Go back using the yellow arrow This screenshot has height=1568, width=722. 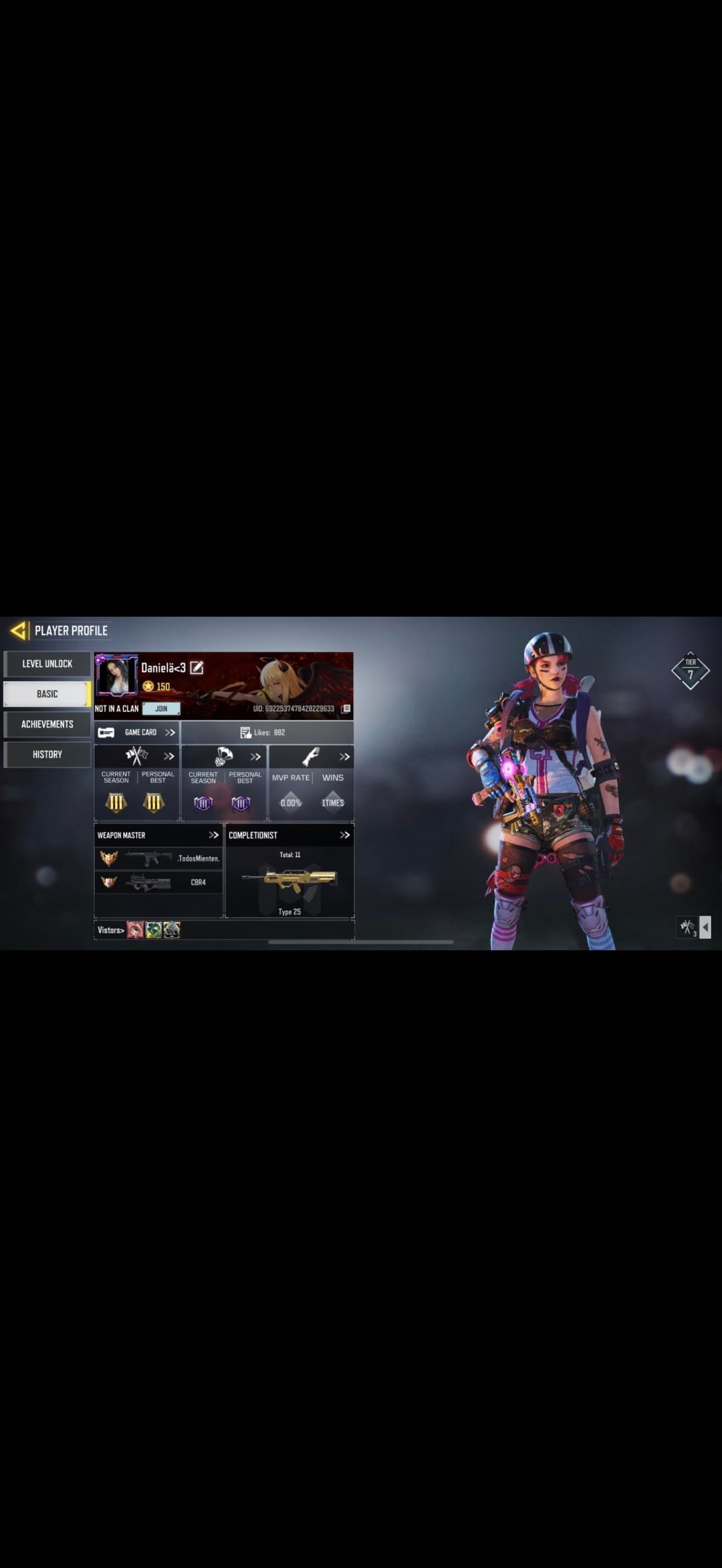point(18,630)
